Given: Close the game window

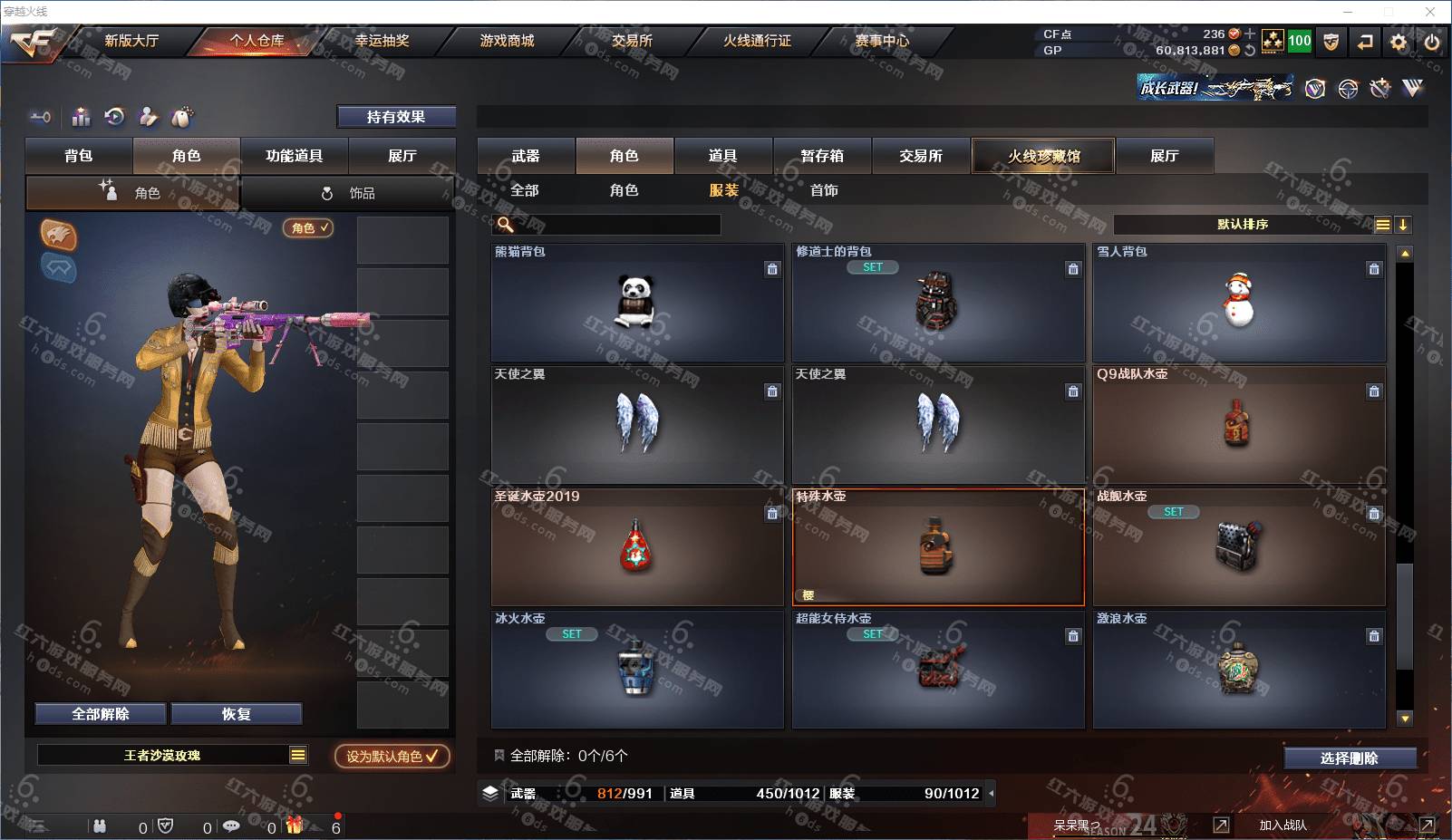Looking at the screenshot, I should [x=1430, y=12].
